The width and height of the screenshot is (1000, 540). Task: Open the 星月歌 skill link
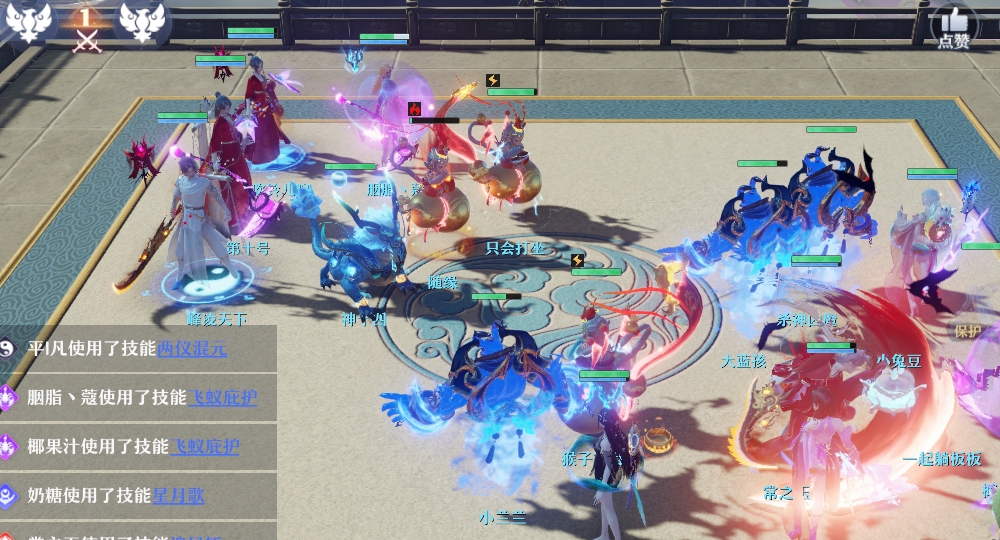(178, 494)
